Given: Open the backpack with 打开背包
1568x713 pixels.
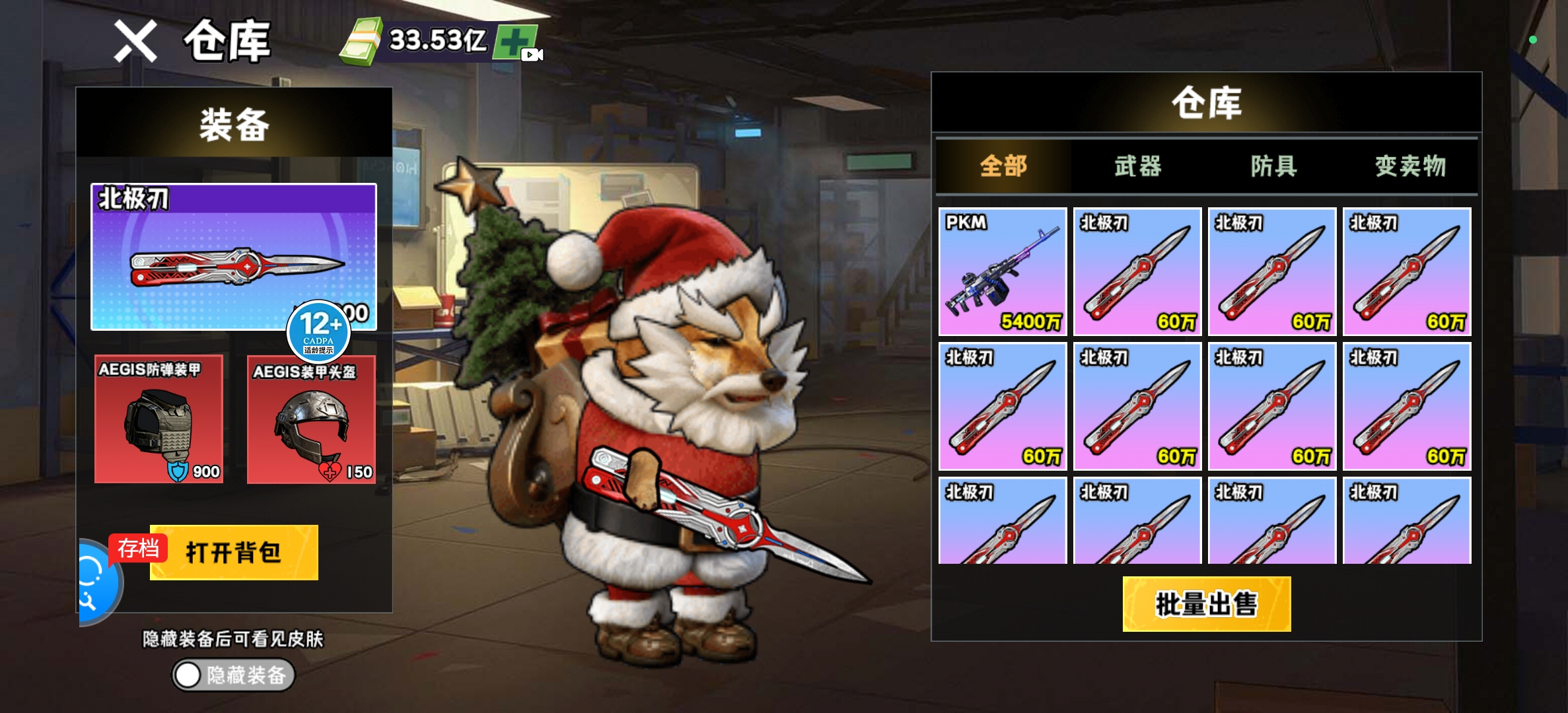Looking at the screenshot, I should coord(234,553).
